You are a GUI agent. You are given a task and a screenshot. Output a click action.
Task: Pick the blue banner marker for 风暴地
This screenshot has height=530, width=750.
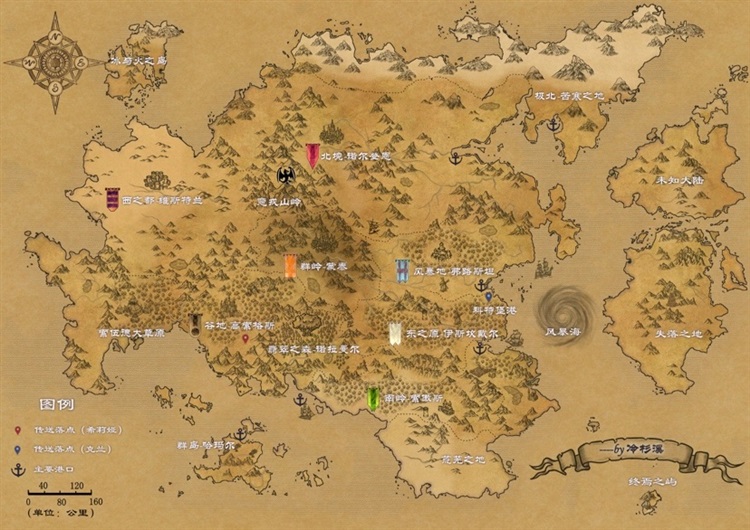pos(402,269)
